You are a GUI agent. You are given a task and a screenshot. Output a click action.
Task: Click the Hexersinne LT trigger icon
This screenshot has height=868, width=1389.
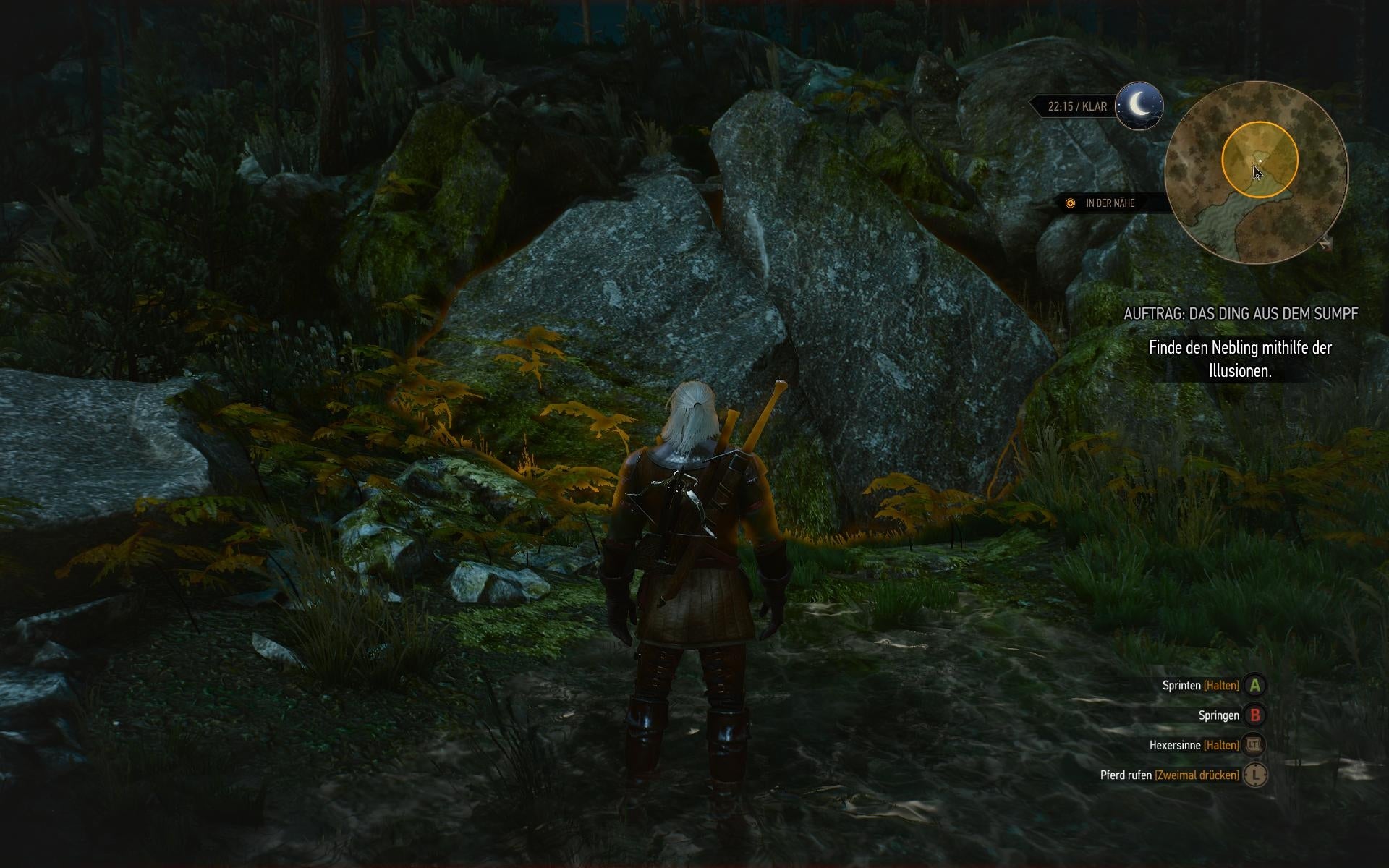click(x=1254, y=744)
